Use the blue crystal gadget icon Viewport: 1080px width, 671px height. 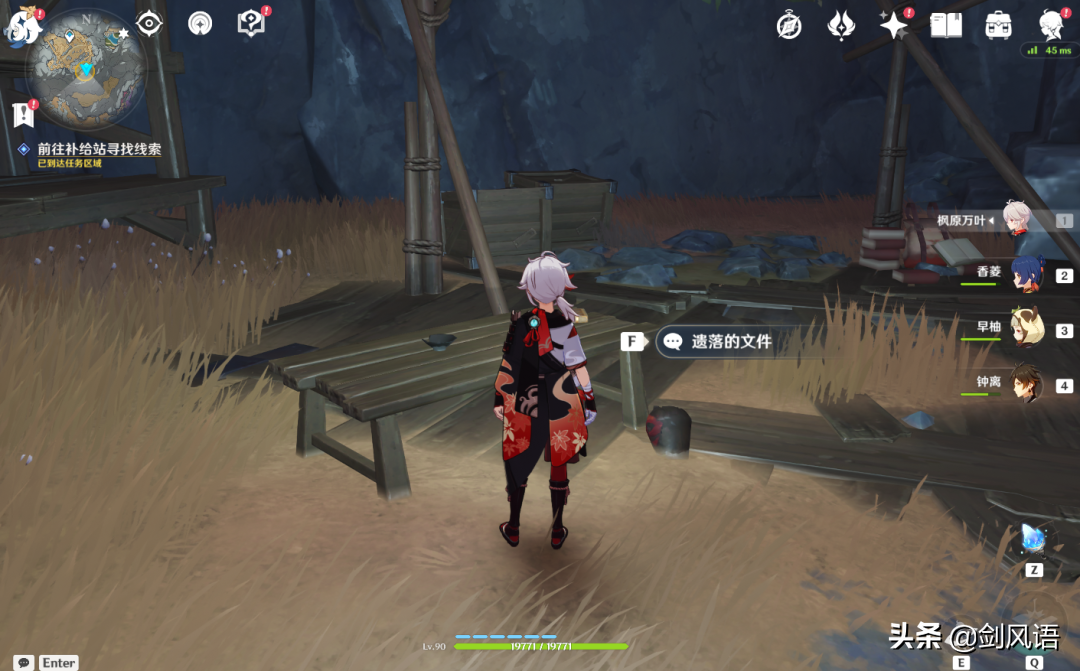click(x=1033, y=541)
